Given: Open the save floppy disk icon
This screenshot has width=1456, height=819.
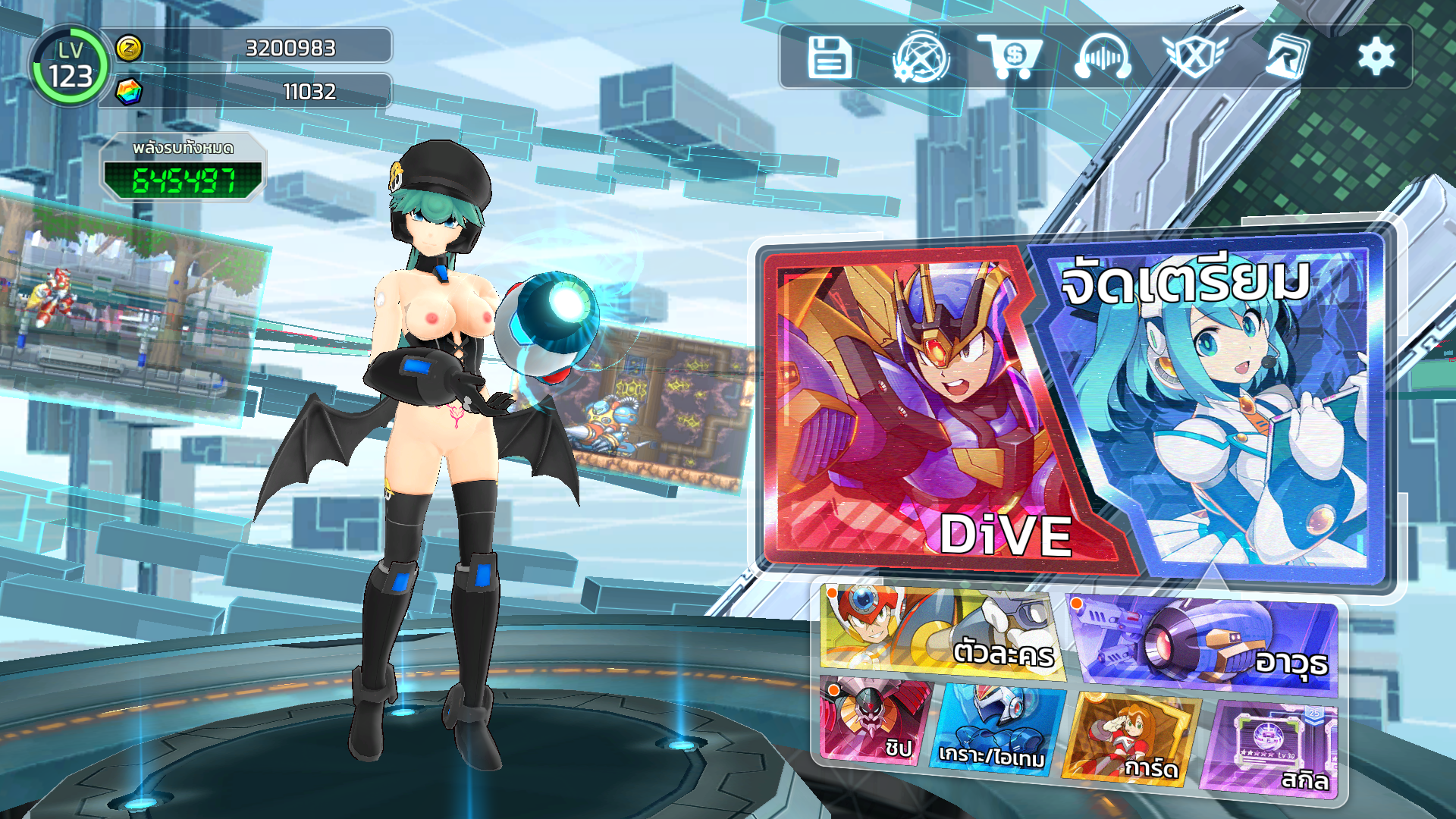Looking at the screenshot, I should tap(830, 57).
